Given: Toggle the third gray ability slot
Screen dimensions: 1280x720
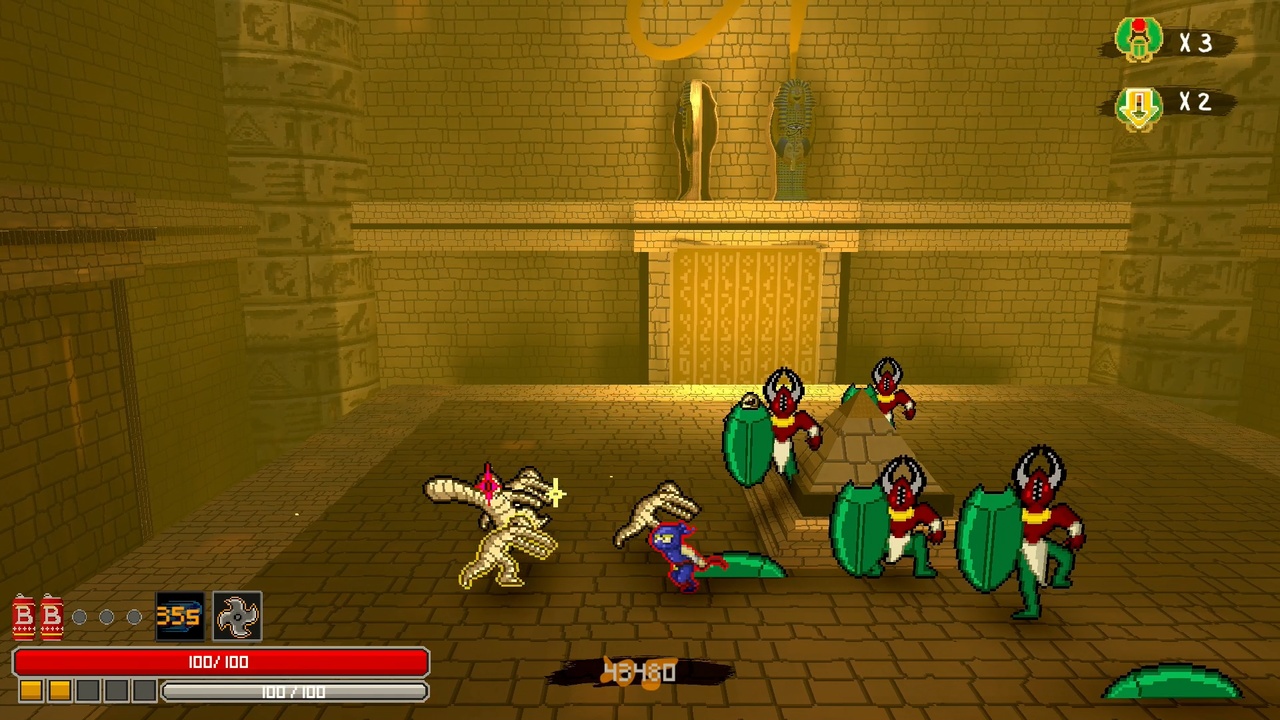Looking at the screenshot, I should (x=133, y=617).
